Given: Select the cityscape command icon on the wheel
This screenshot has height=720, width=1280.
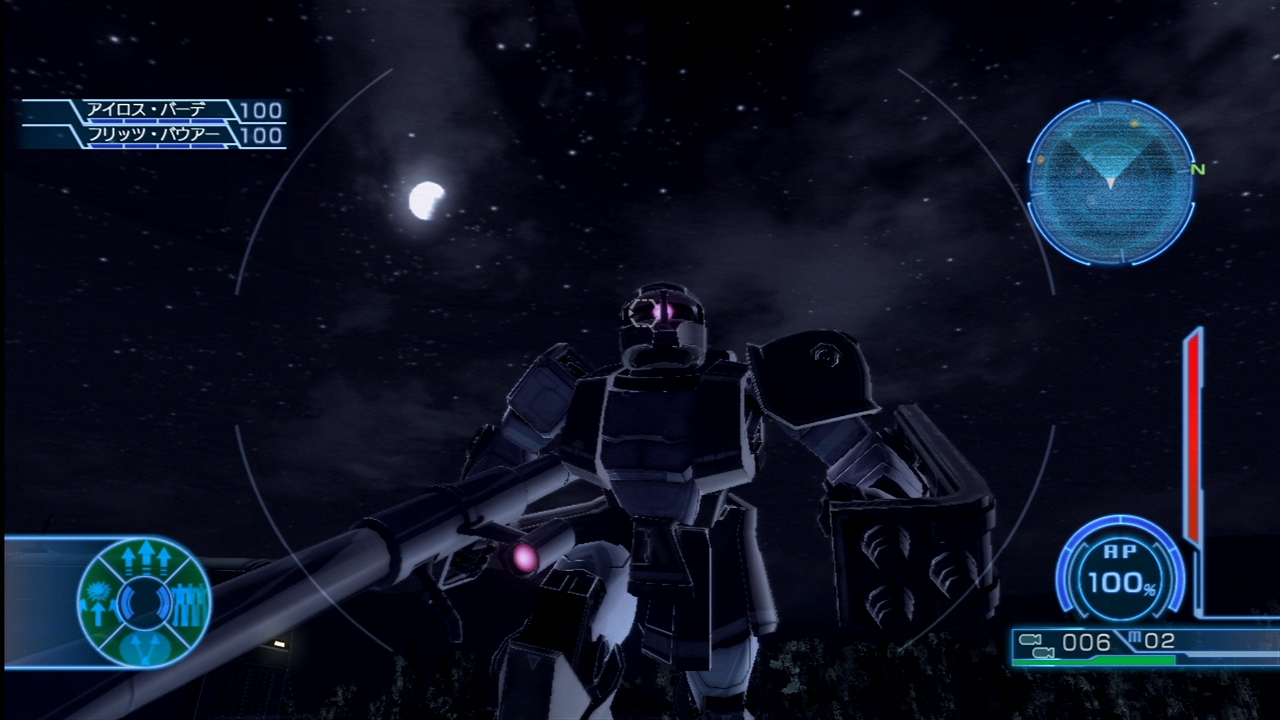Looking at the screenshot, I should (187, 604).
